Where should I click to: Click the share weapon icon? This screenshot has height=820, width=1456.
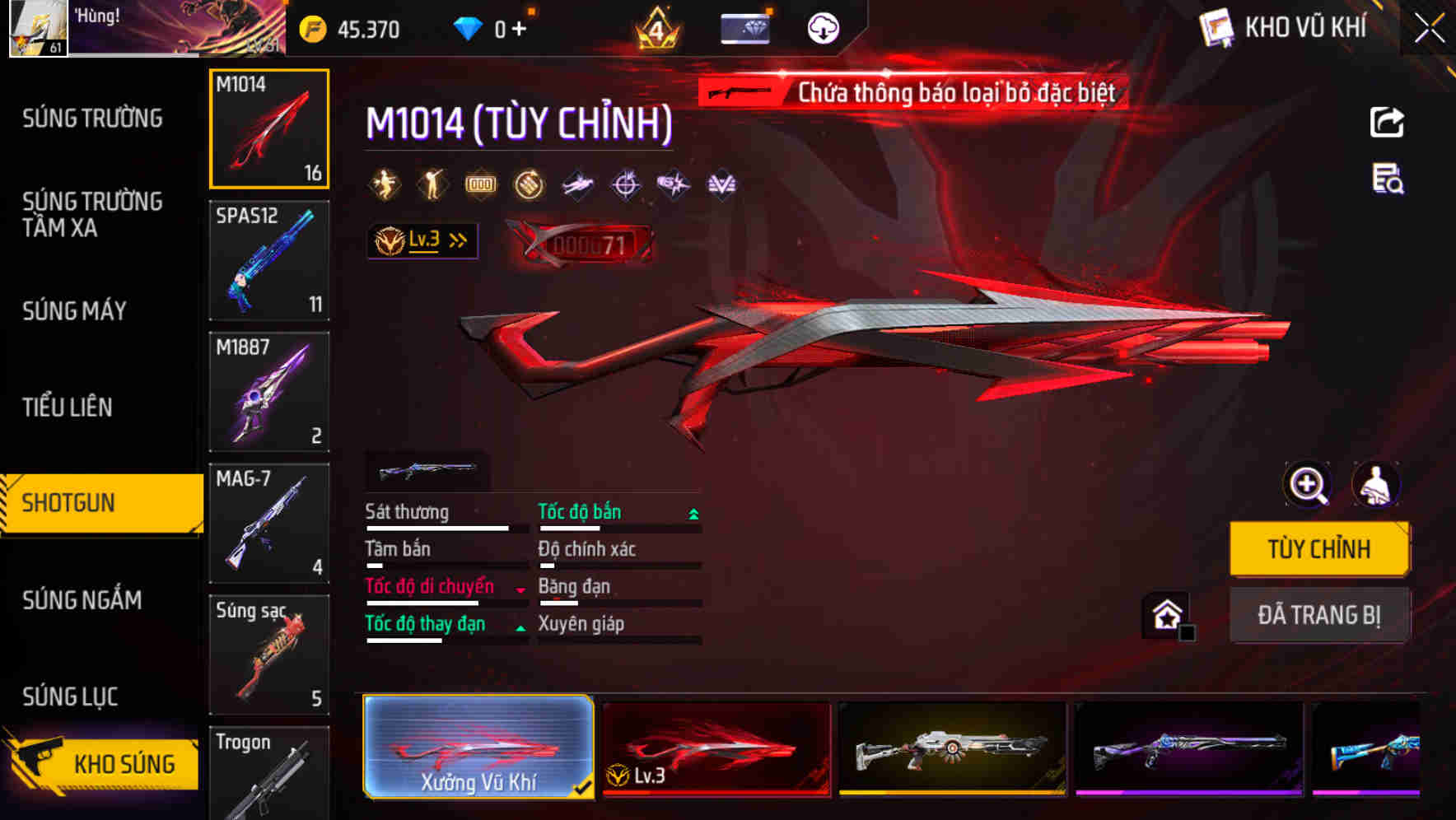[1387, 121]
